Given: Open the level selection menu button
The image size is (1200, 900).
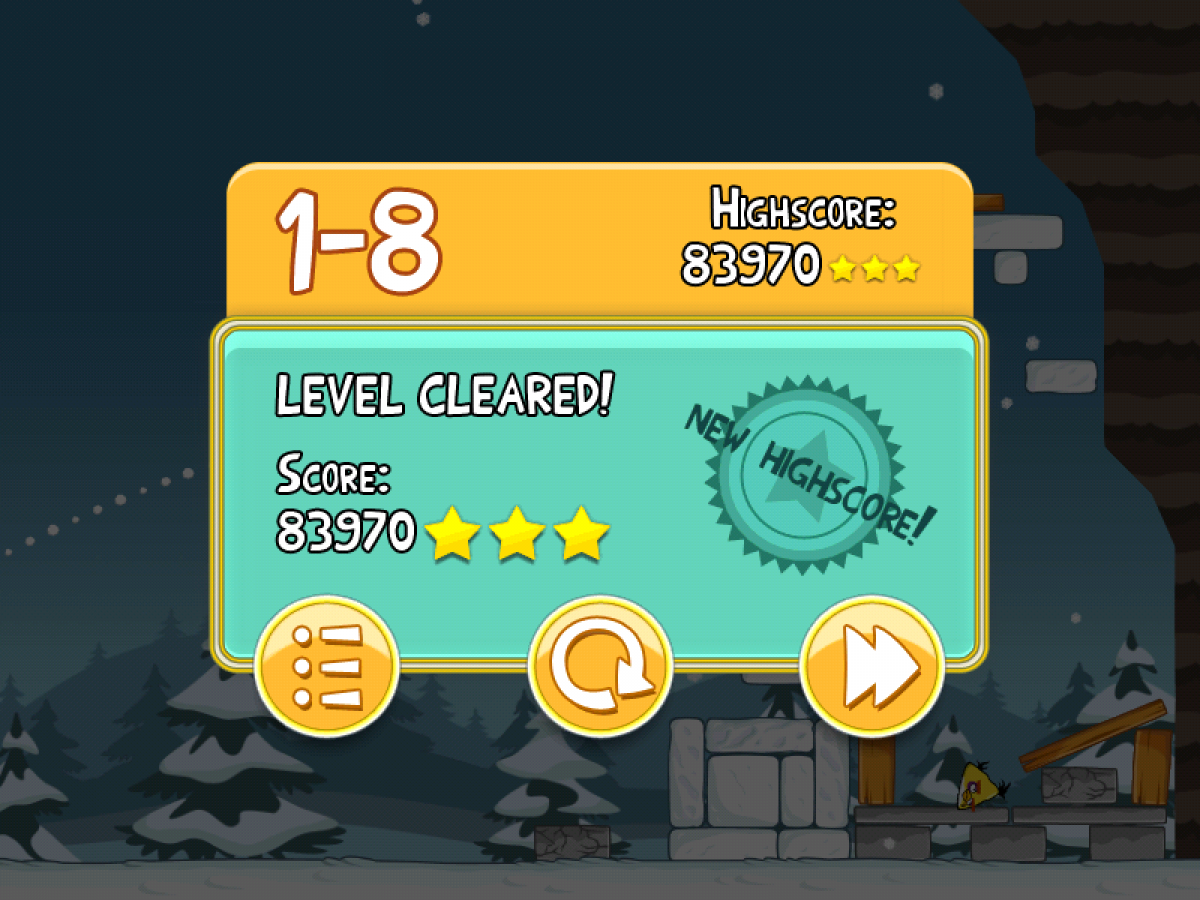Looking at the screenshot, I should point(326,667).
